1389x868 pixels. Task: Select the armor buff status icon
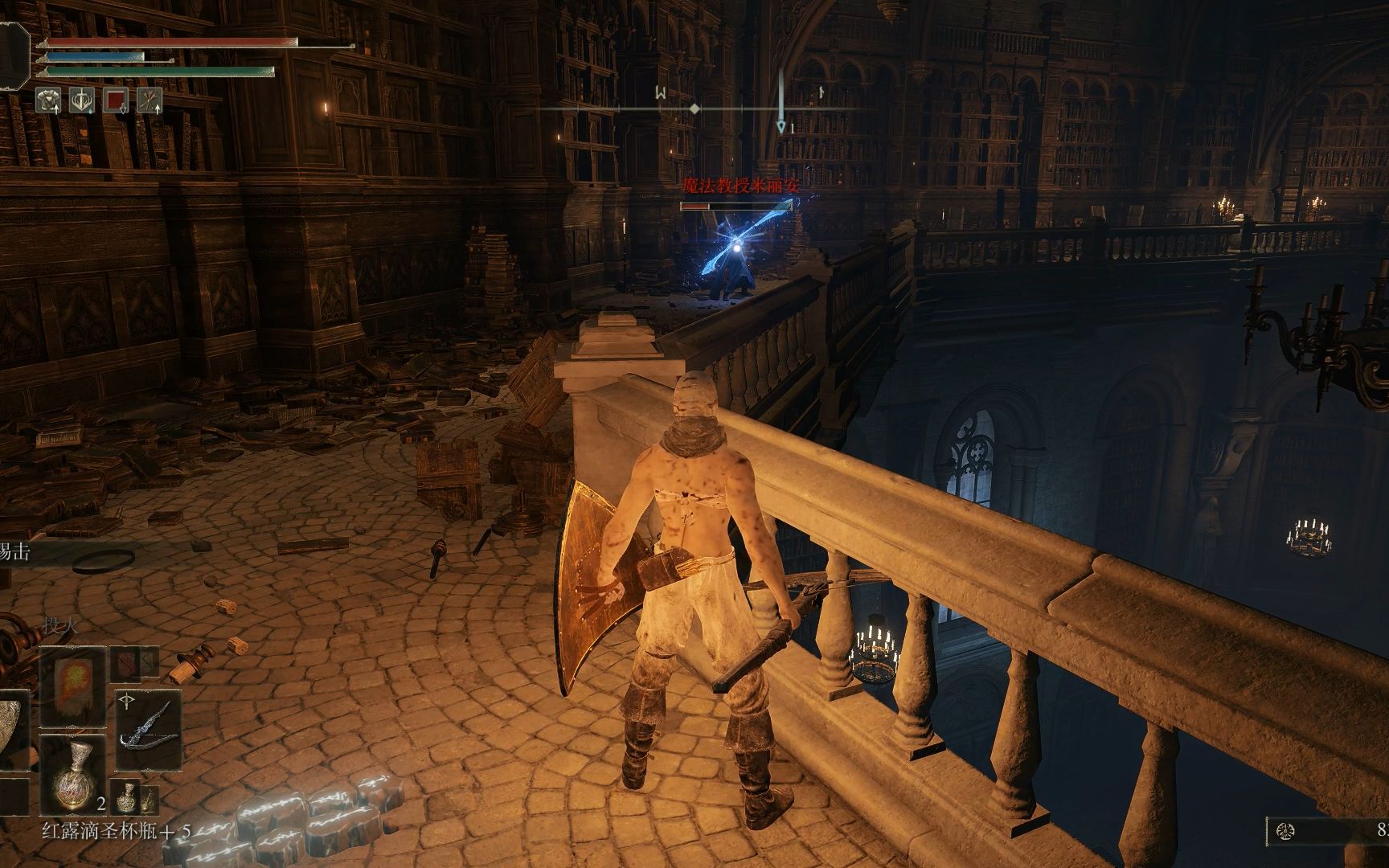(x=48, y=100)
